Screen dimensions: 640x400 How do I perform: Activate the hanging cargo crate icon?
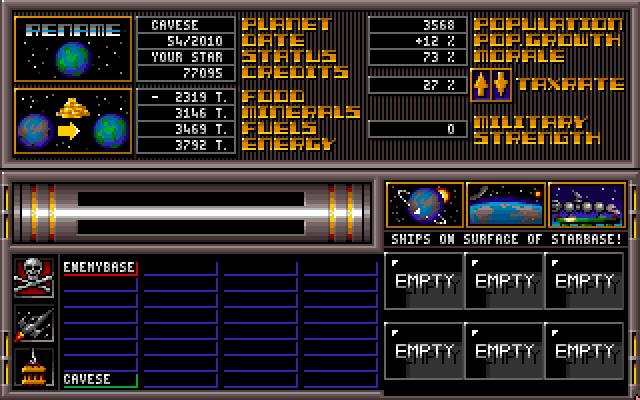[x=34, y=368]
